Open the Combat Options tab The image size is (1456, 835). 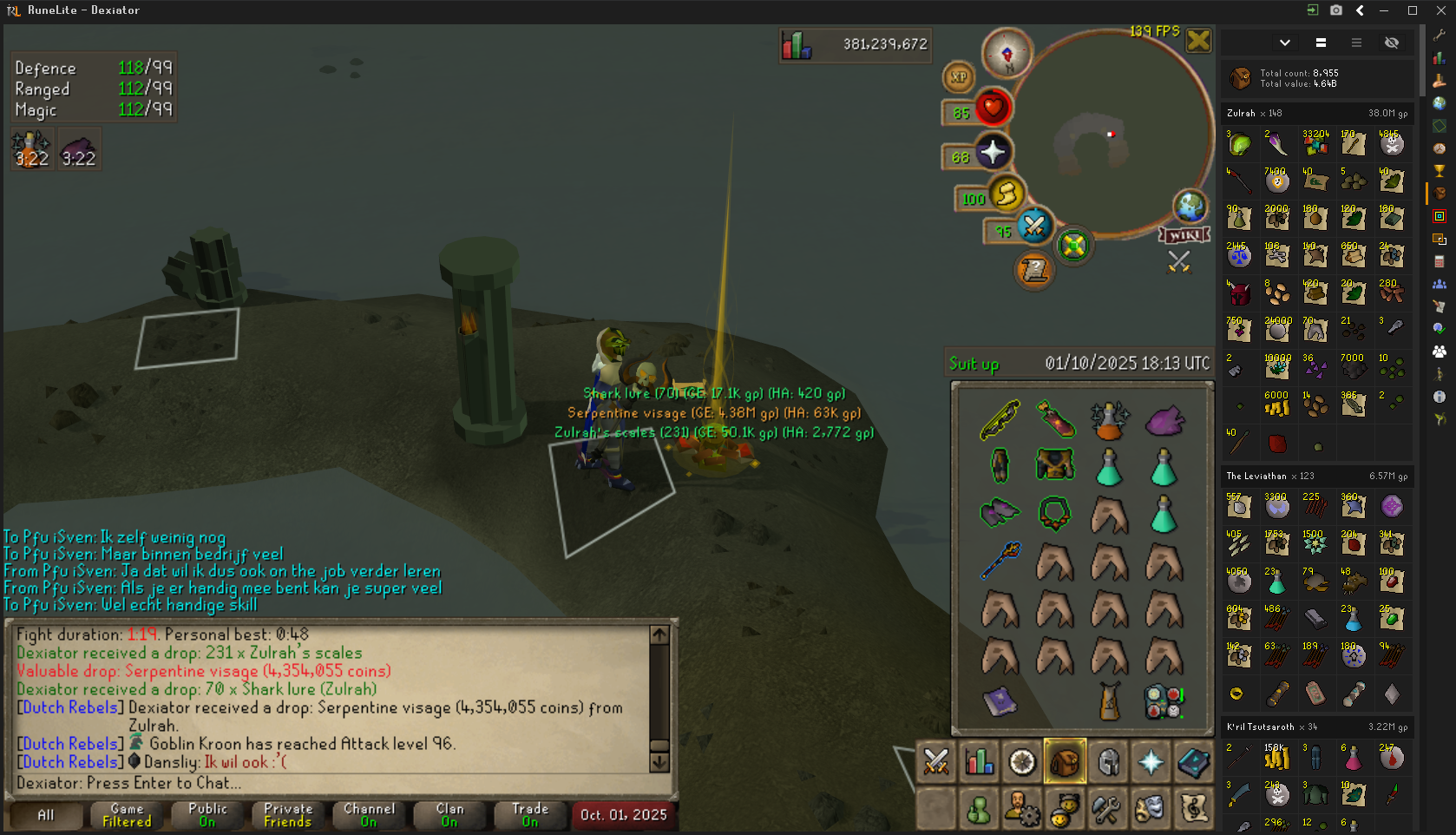coord(936,762)
